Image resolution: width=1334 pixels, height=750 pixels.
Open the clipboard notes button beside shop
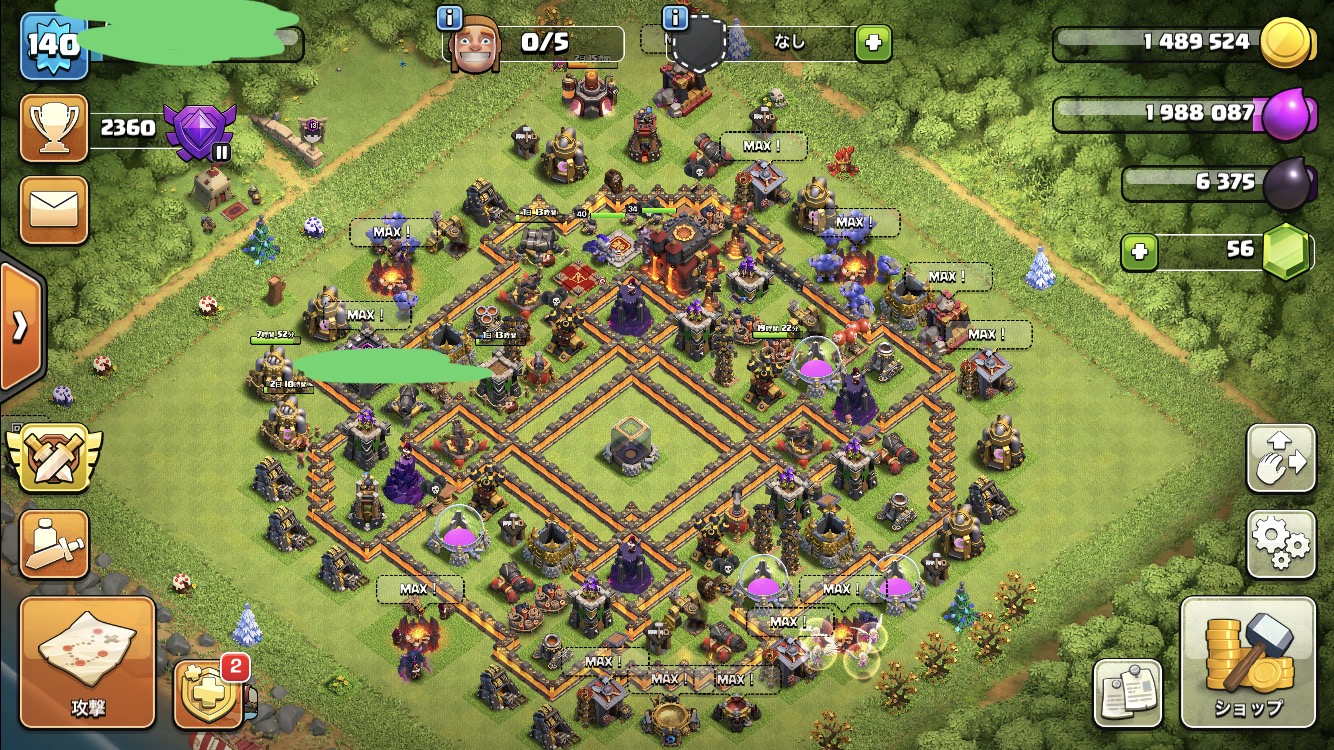(1127, 692)
